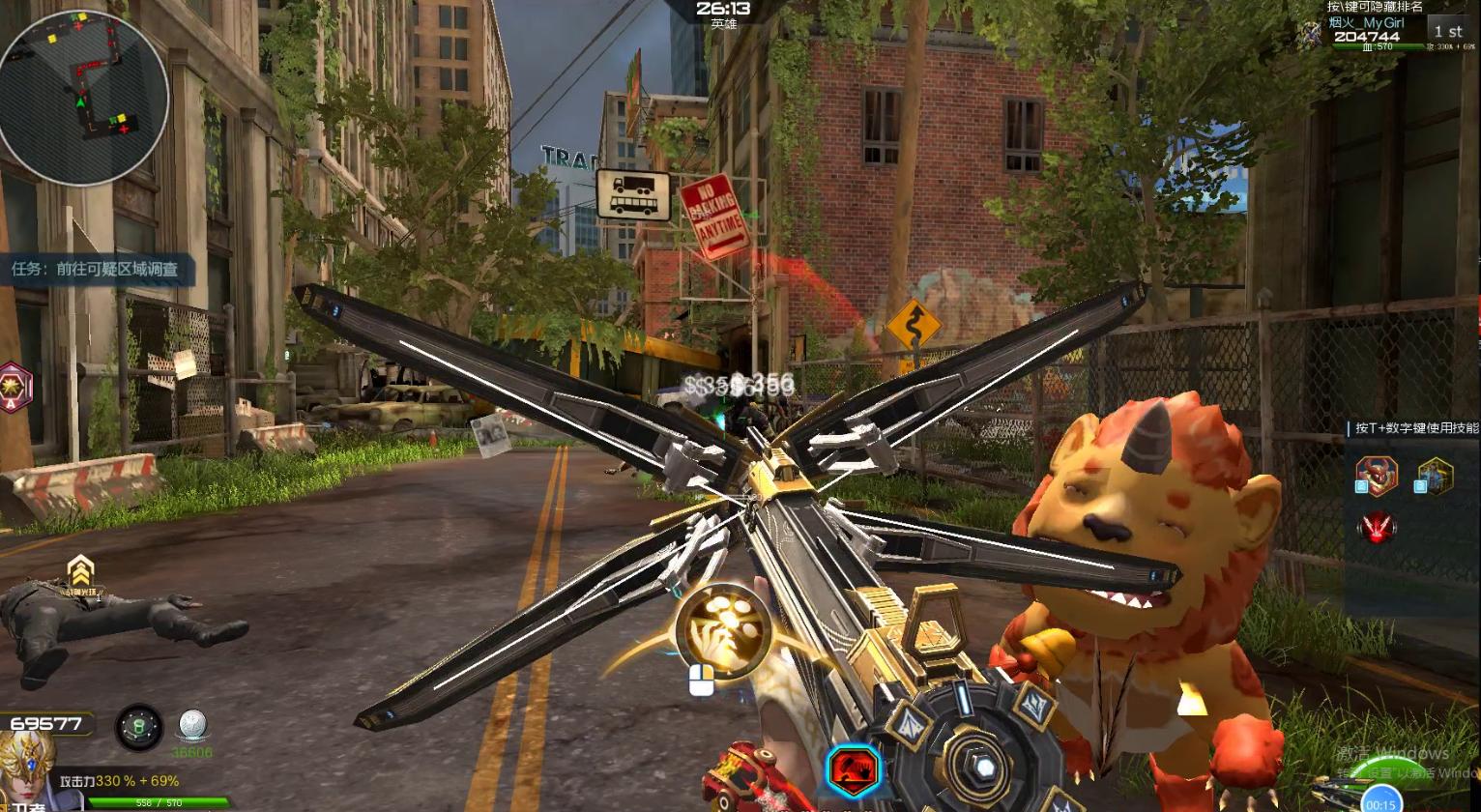Viewport: 1481px width, 812px height.
Task: Click the pink hexagon badge on left edge
Action: 15,388
